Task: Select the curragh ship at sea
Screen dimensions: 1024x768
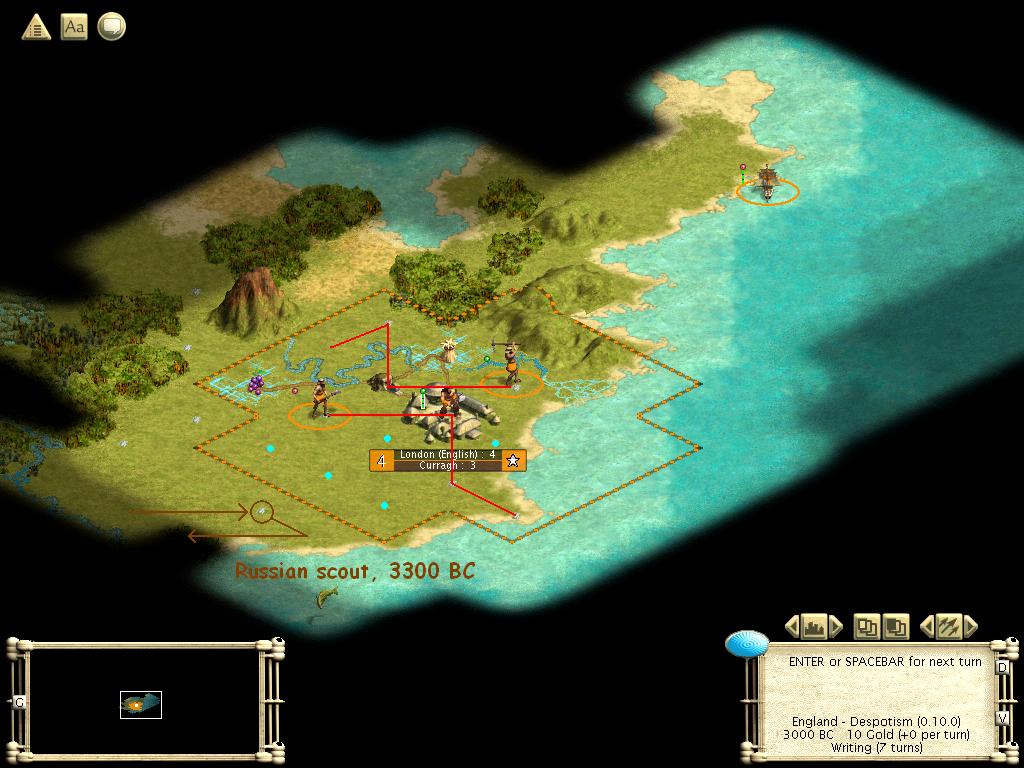Action: (767, 183)
